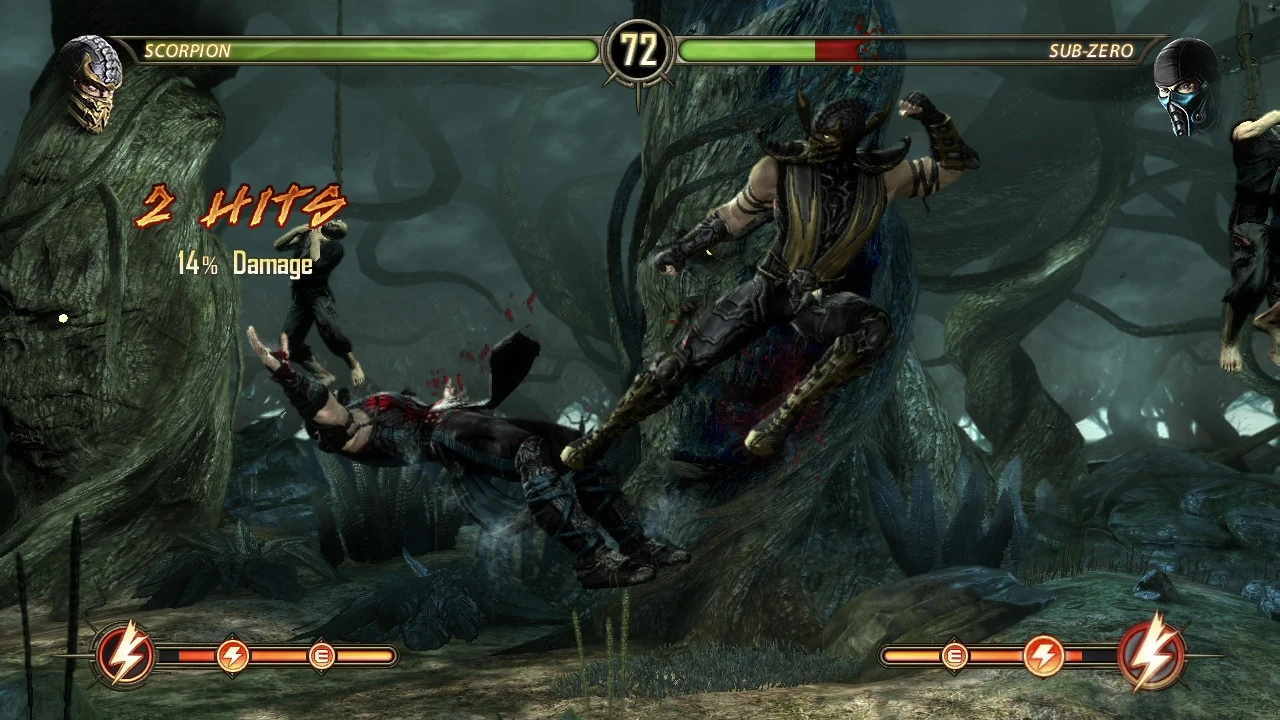Click the 14% Damage indicator text
This screenshot has height=720, width=1280.
pyautogui.click(x=245, y=264)
